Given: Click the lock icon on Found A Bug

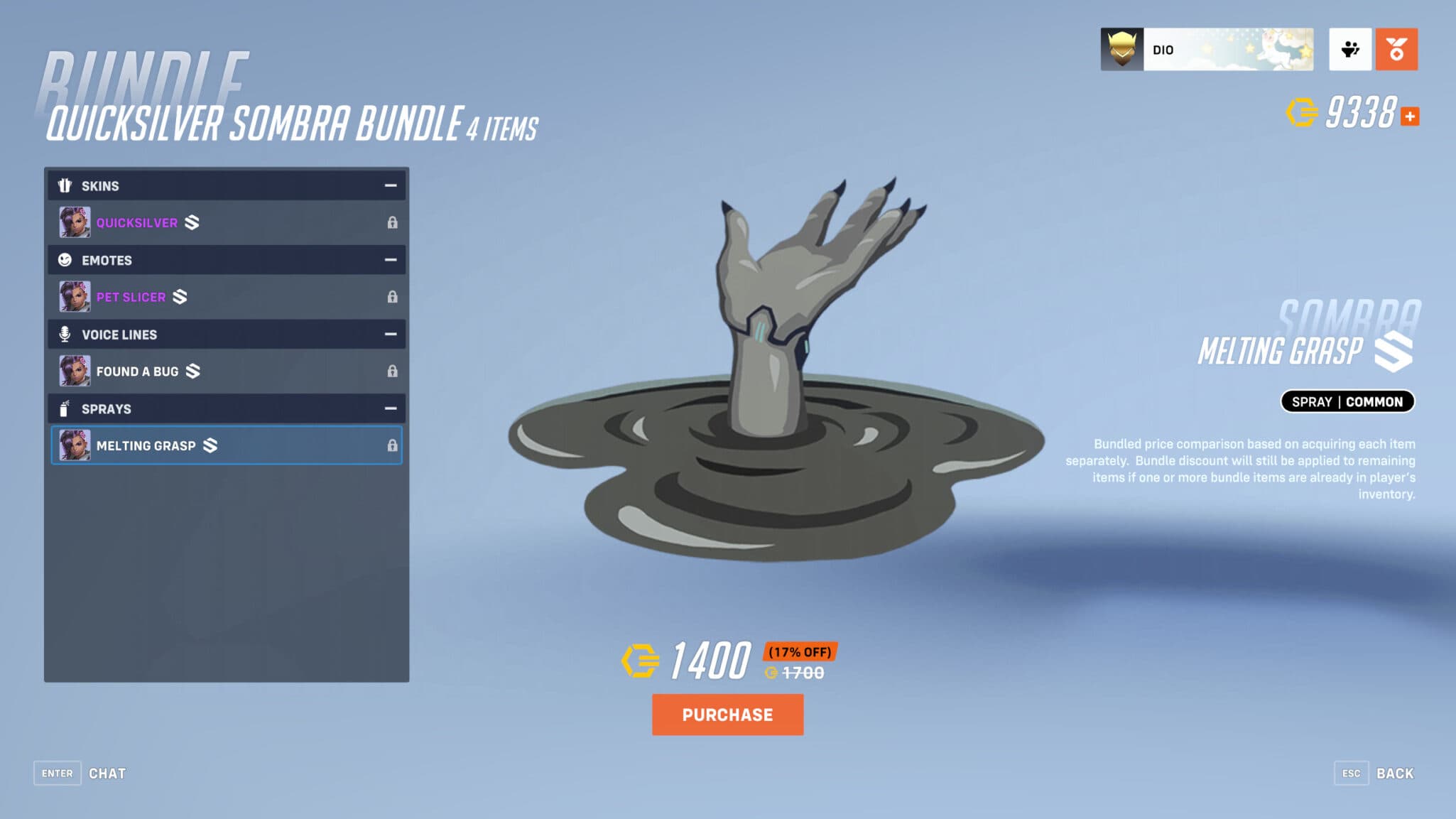Looking at the screenshot, I should tap(393, 371).
